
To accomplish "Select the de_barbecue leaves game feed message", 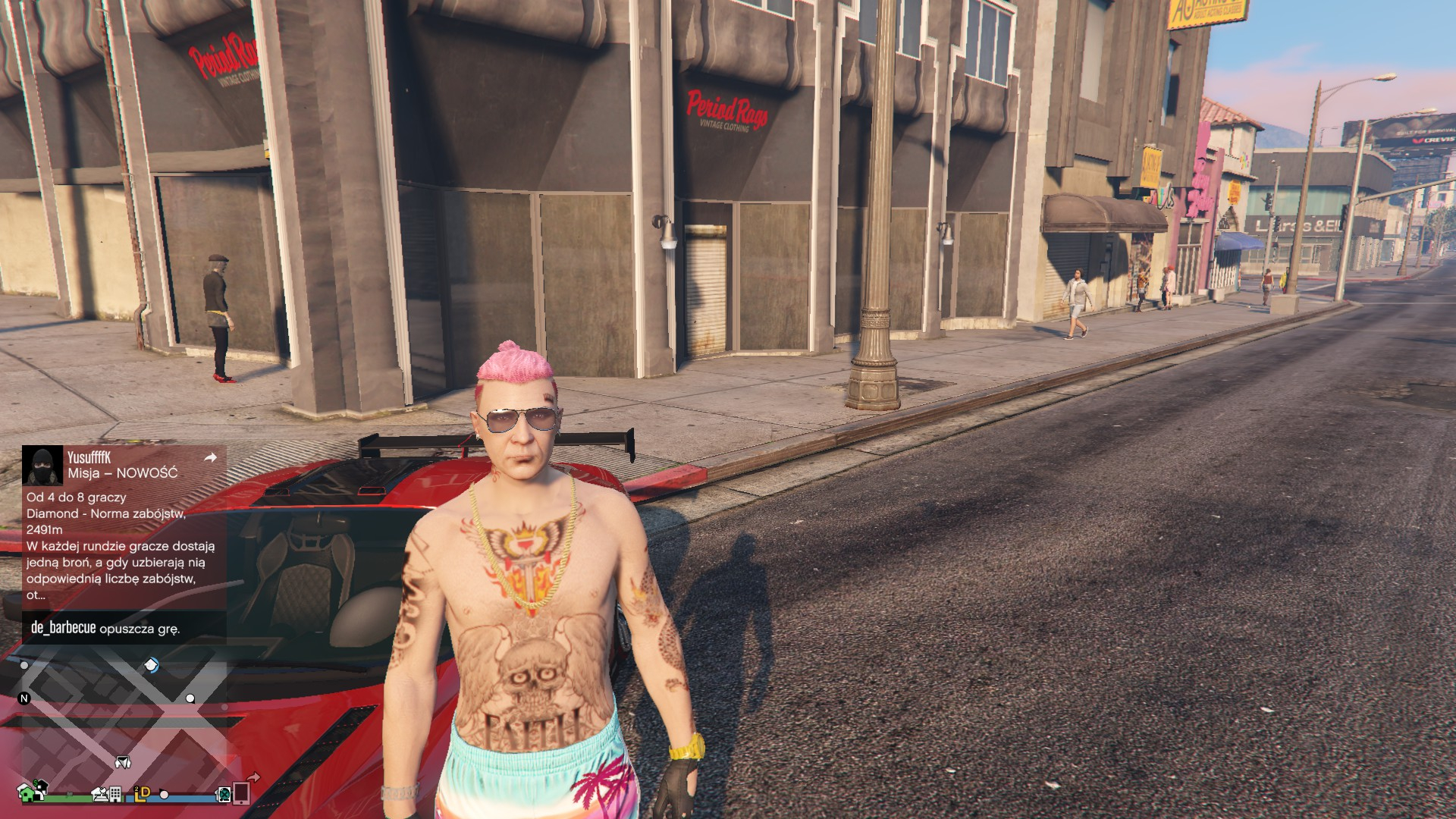I will click(105, 628).
